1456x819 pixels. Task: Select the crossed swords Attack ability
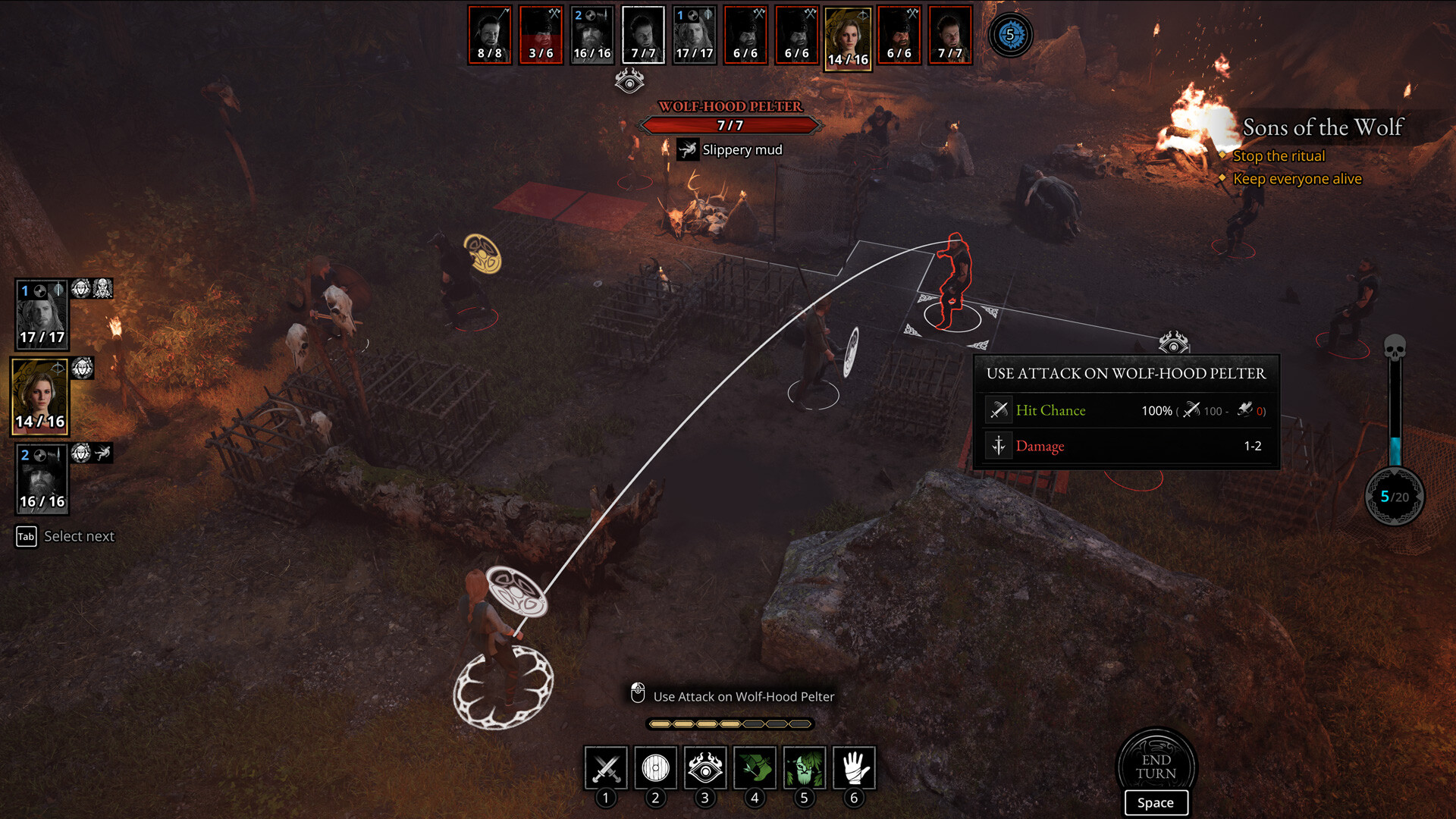click(x=605, y=768)
